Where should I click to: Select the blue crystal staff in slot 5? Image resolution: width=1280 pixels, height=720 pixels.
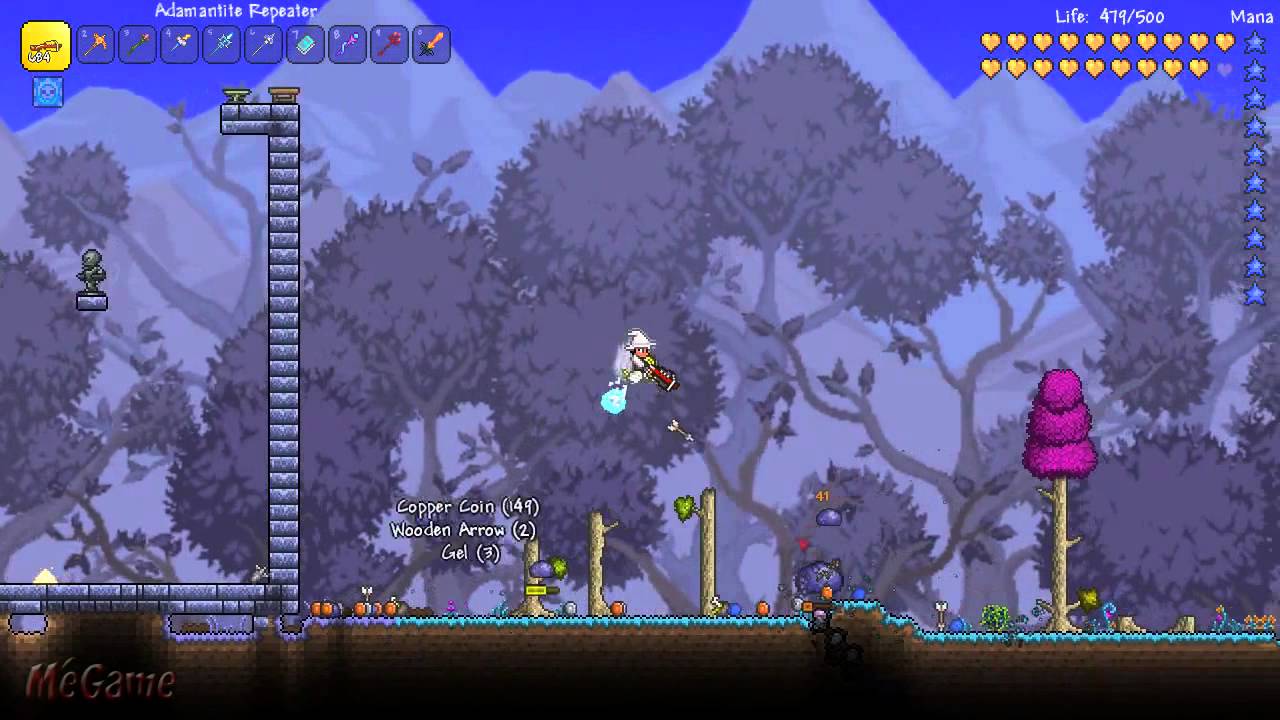pyautogui.click(x=222, y=45)
